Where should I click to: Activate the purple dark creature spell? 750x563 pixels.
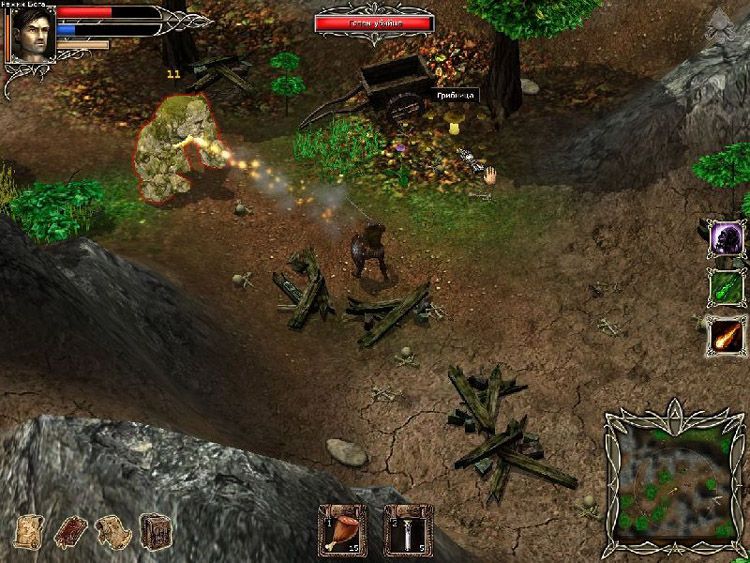(x=726, y=239)
